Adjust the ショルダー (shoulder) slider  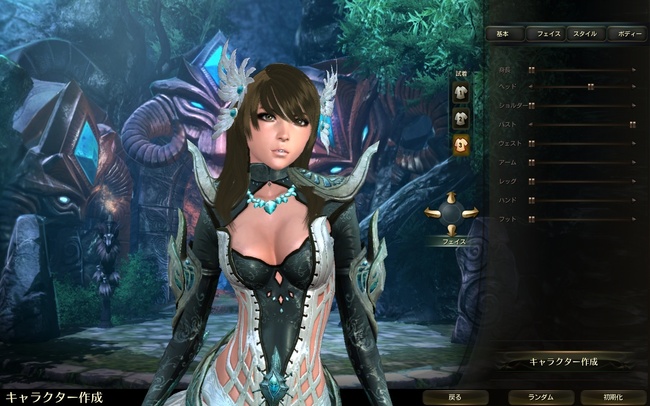click(x=532, y=105)
